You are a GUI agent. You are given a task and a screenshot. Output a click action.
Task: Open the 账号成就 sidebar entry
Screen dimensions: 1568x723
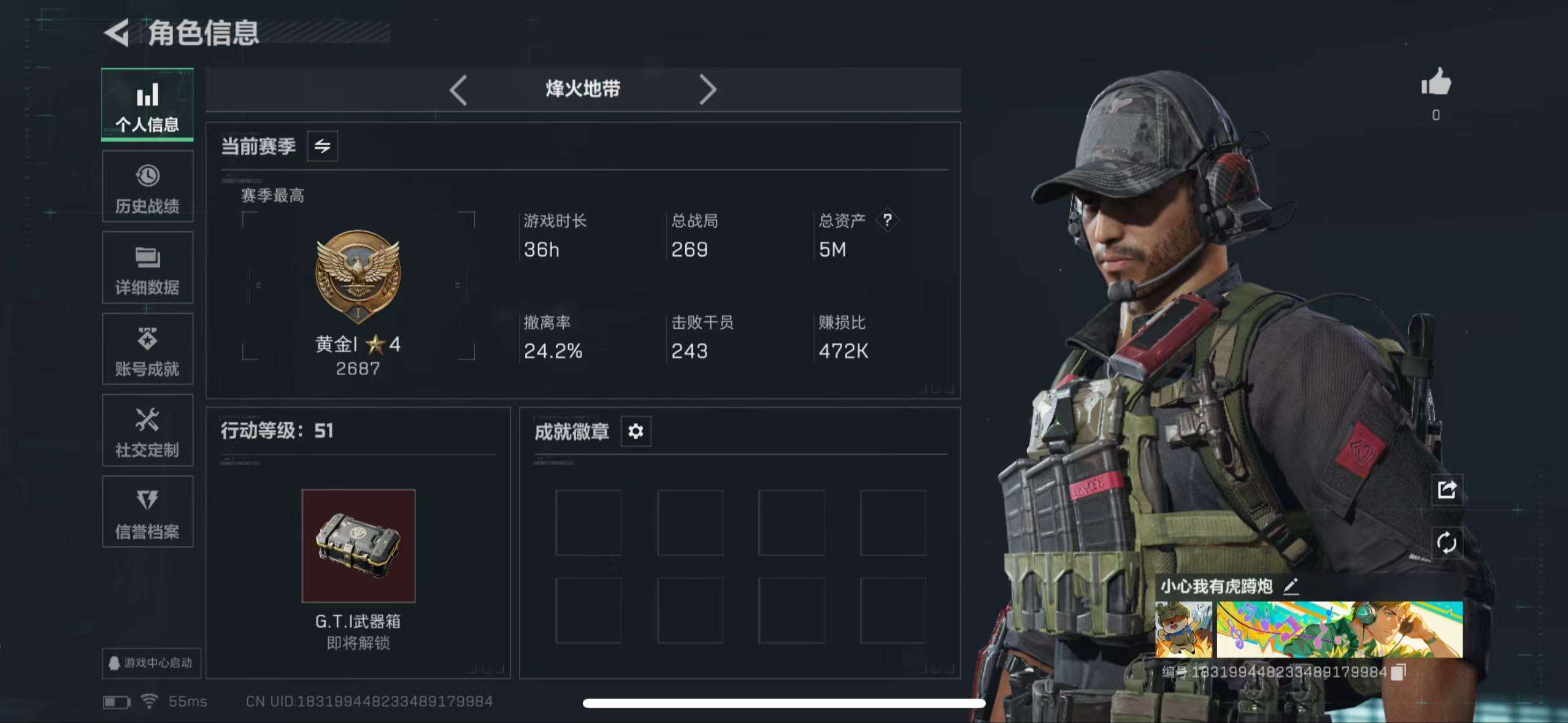[x=147, y=350]
